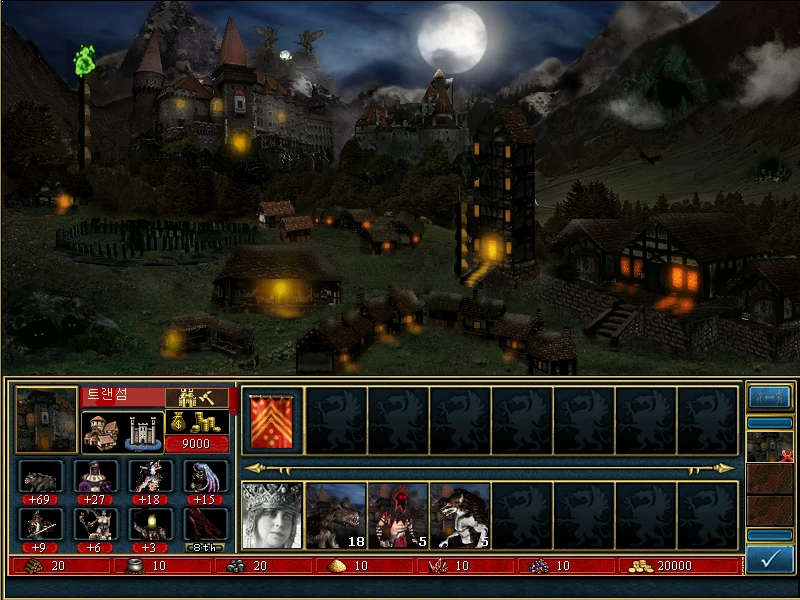Recruit the creature showing +15 available
This screenshot has width=800, height=600.
point(205,476)
